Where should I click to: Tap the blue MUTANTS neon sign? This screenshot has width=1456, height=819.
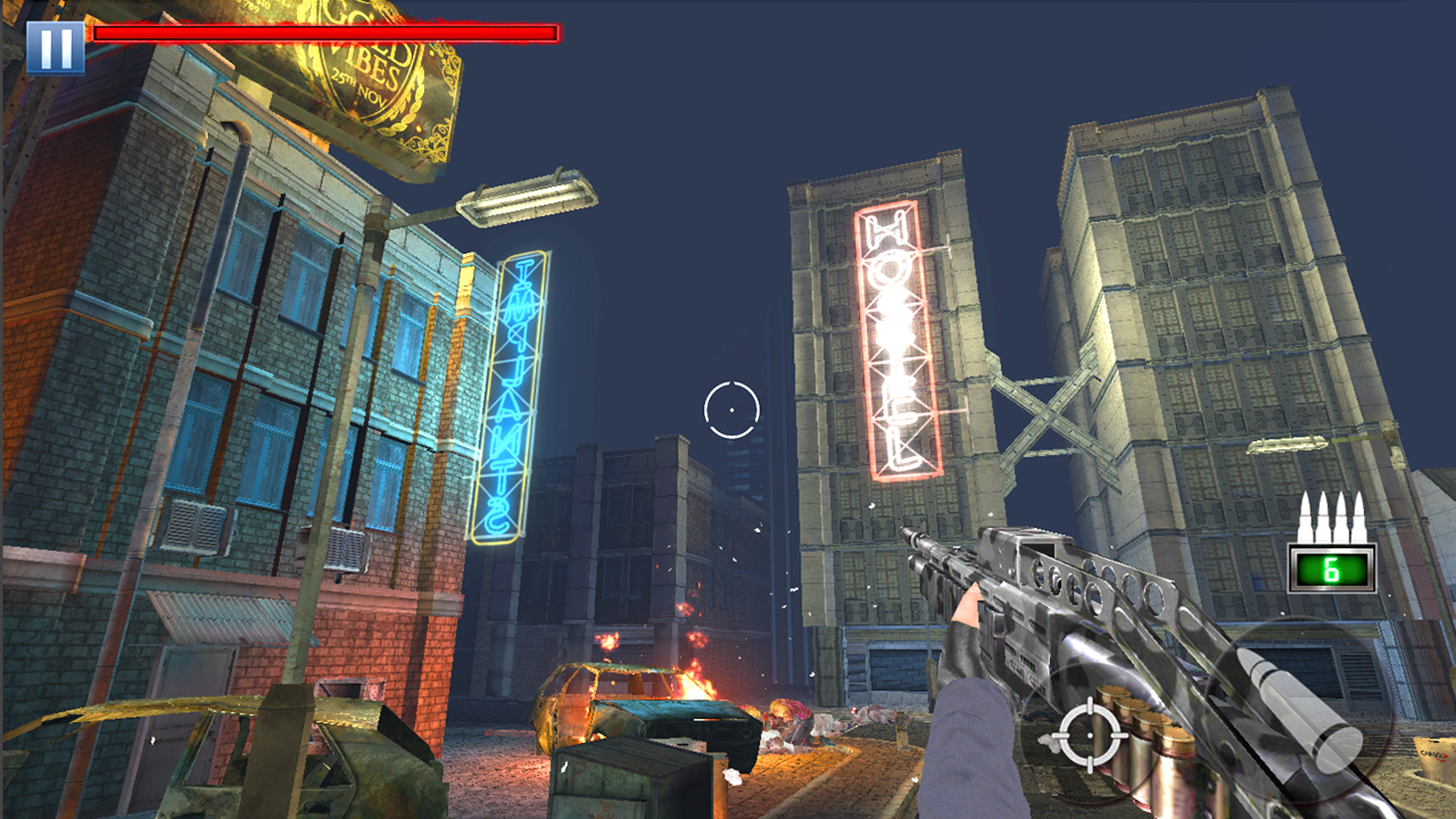click(511, 396)
